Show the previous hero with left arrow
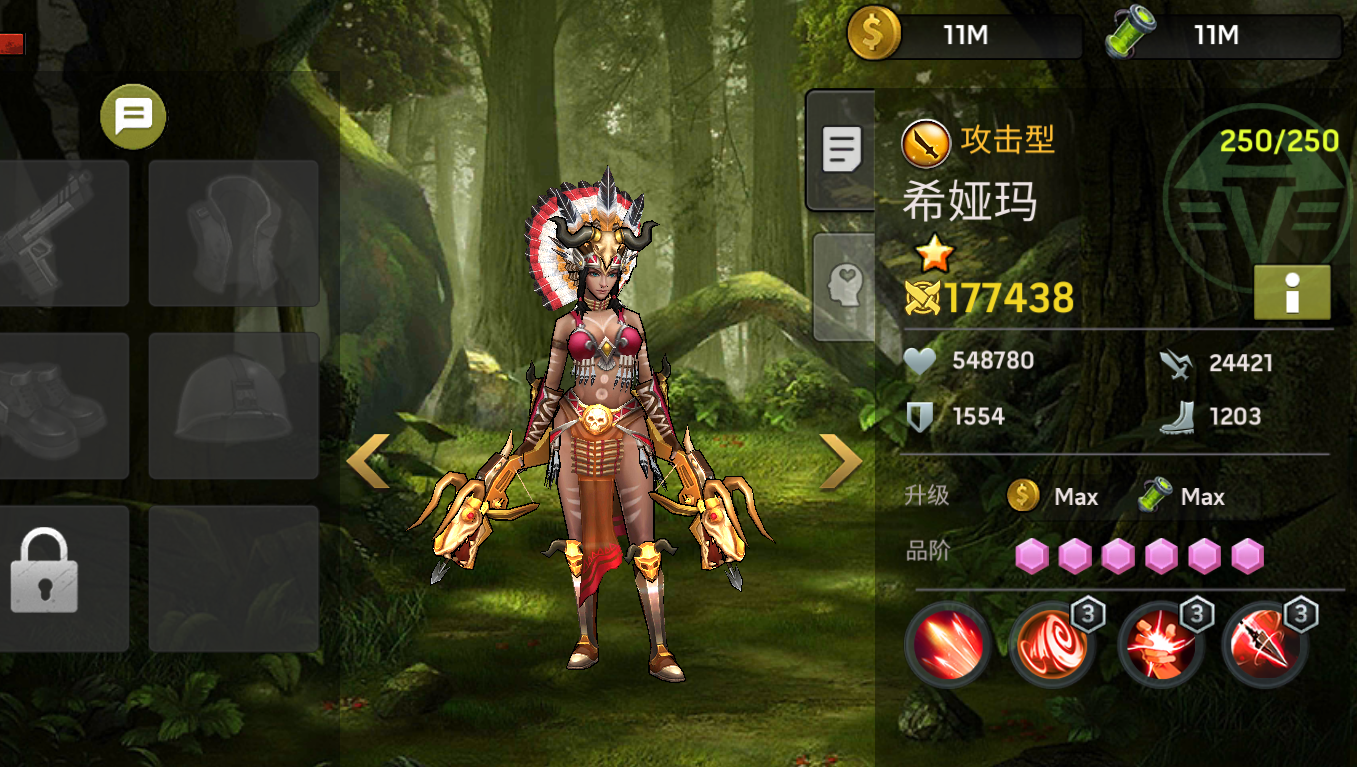Image resolution: width=1357 pixels, height=767 pixels. tap(367, 461)
